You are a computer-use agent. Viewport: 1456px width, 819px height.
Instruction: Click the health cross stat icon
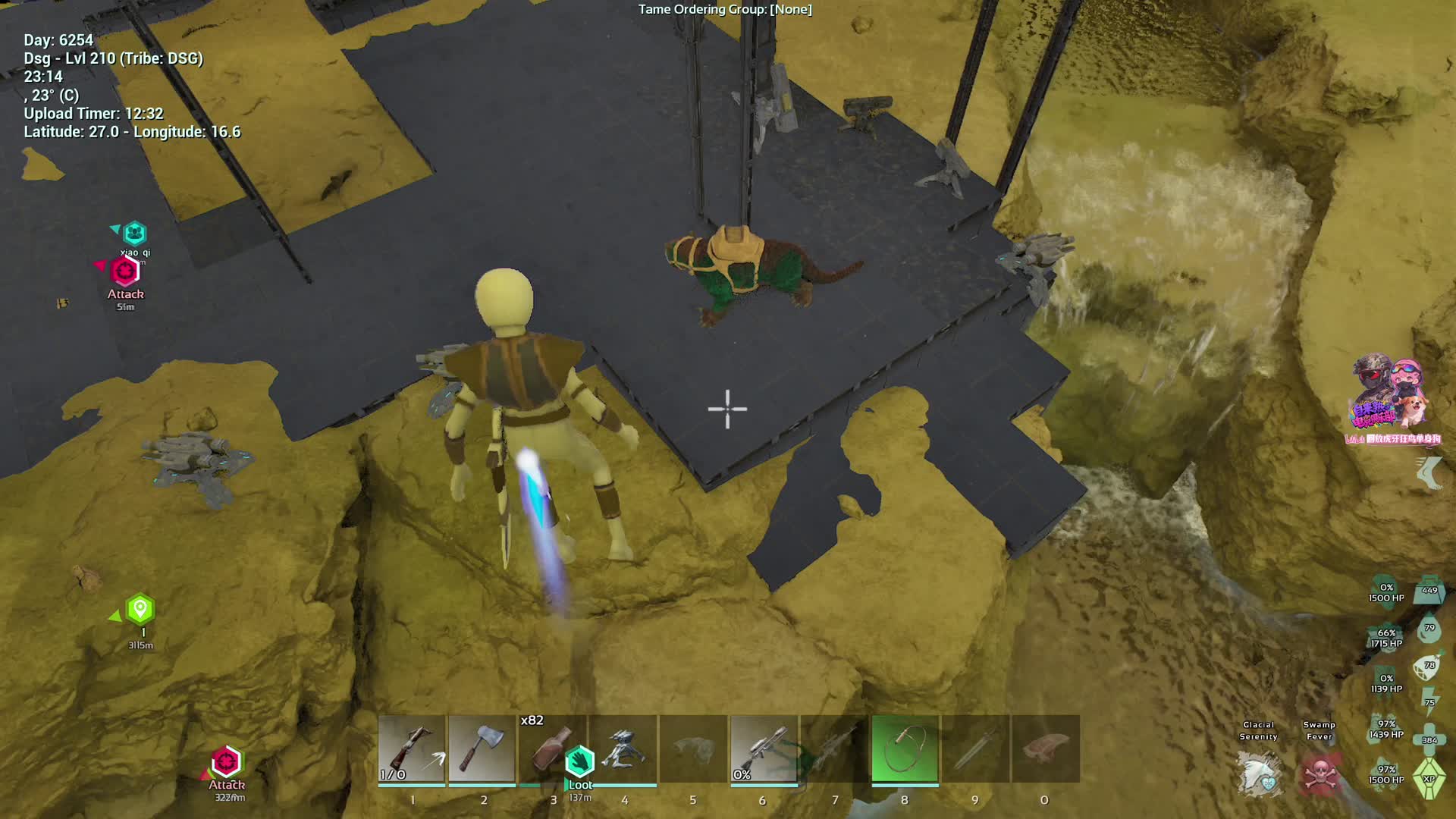1429,739
